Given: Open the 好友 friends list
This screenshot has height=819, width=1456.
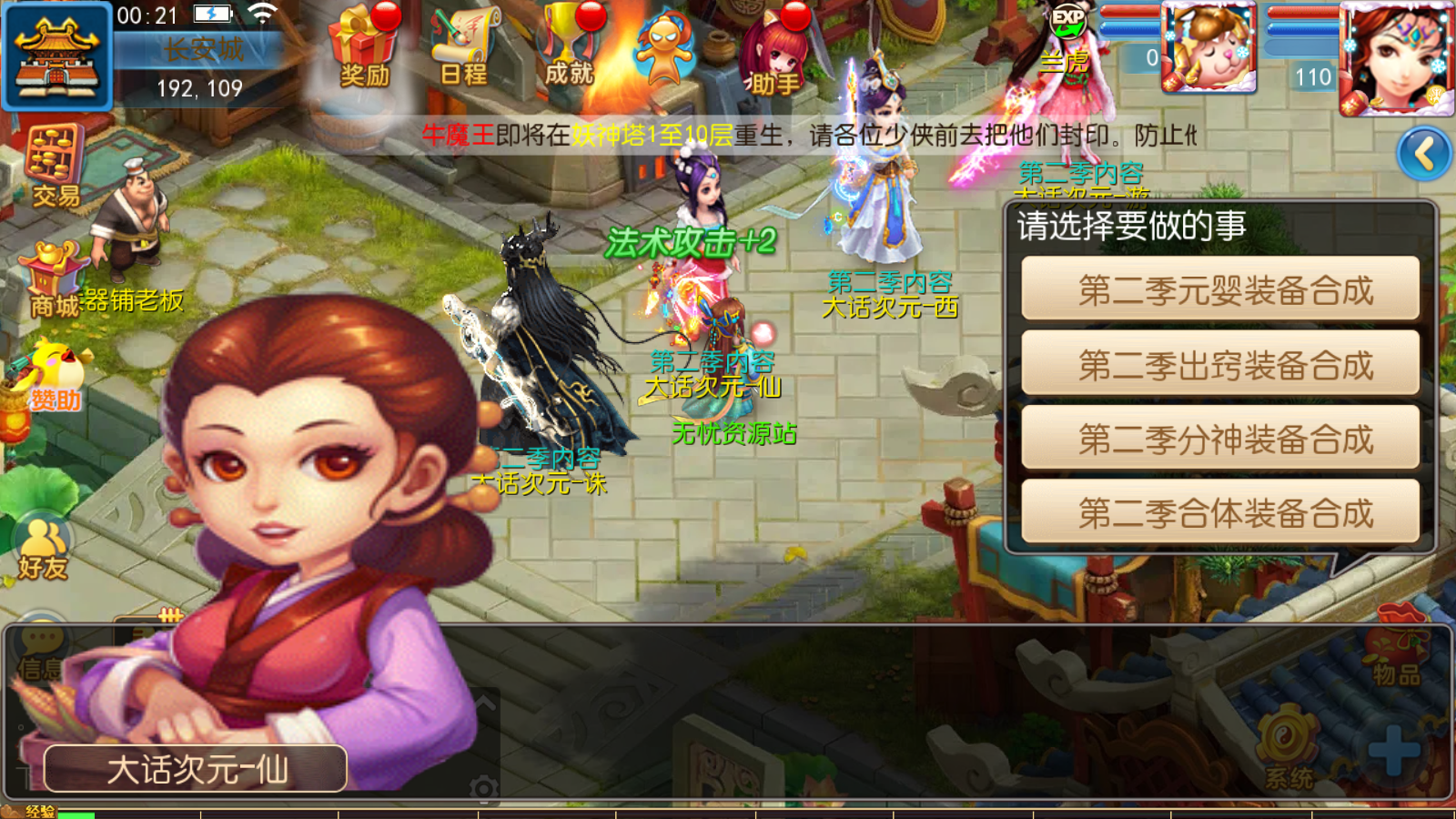Looking at the screenshot, I should click(x=43, y=548).
